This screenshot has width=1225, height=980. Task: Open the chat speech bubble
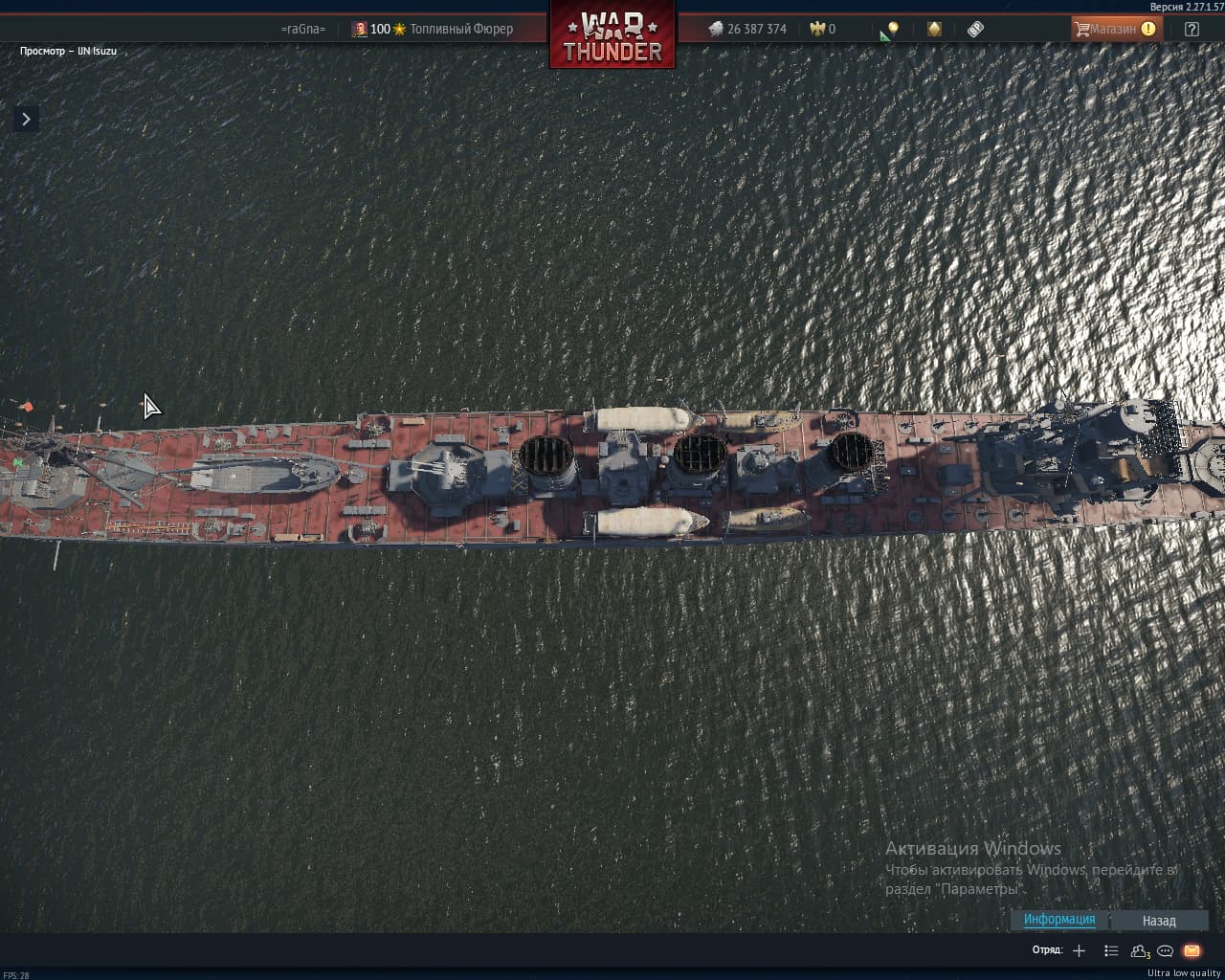pyautogui.click(x=1165, y=950)
